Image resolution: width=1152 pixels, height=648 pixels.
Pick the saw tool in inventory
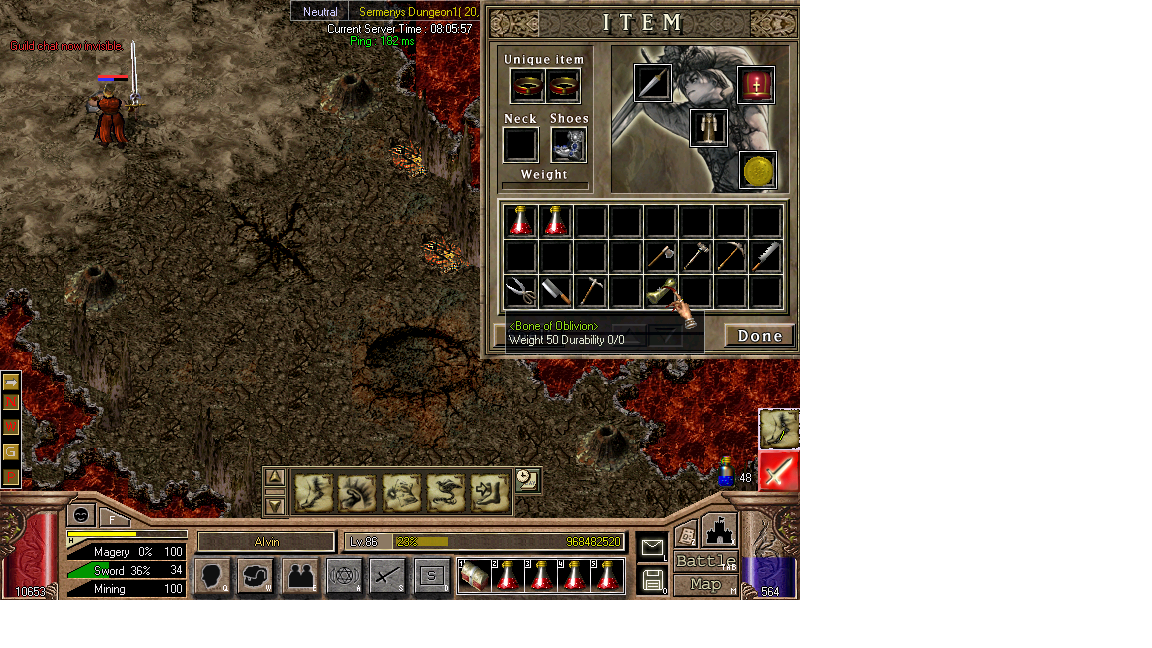(x=765, y=257)
